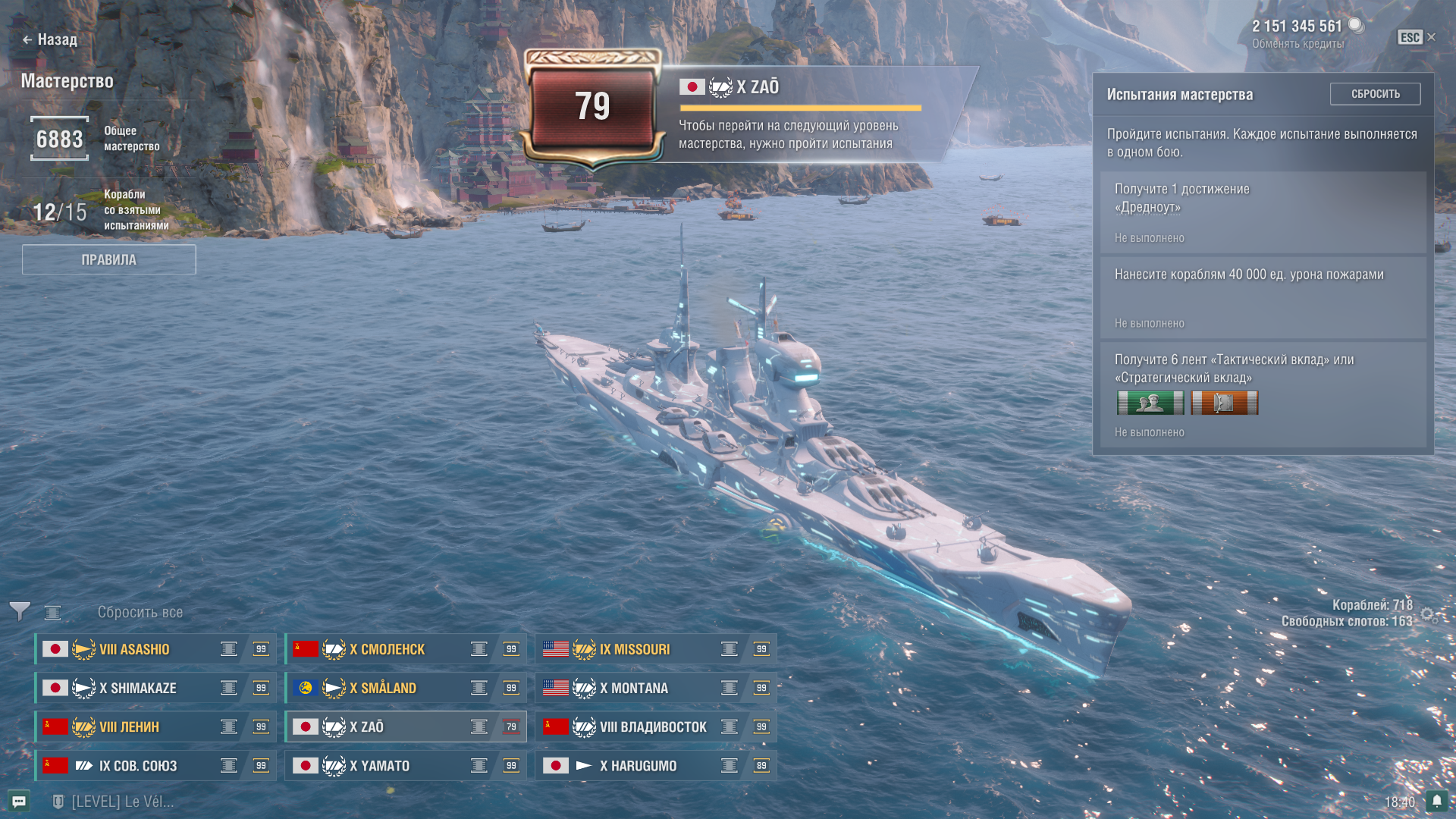This screenshot has width=1456, height=819.
Task: Click the Сбросить все filters link
Action: tap(140, 612)
